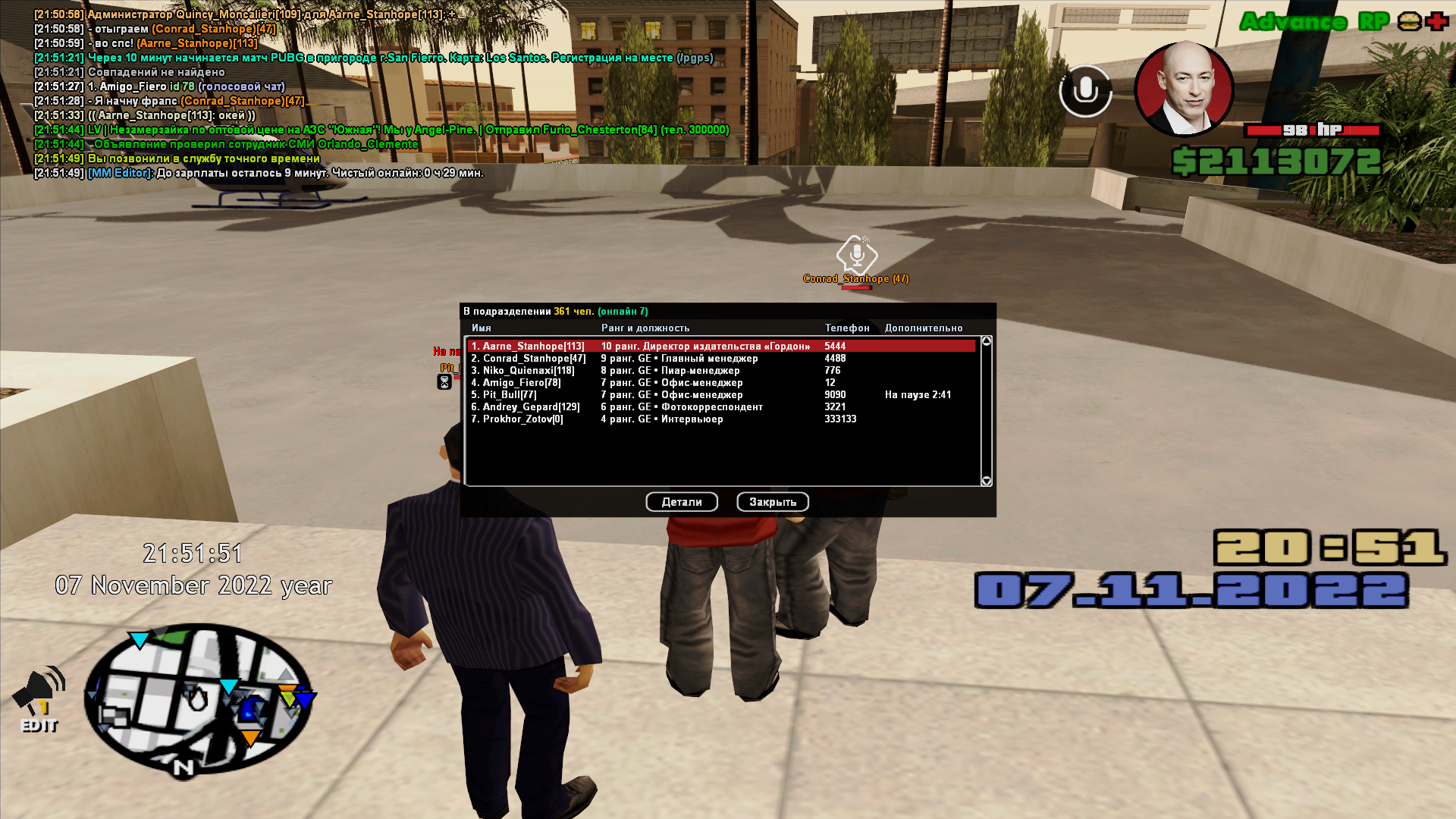Viewport: 1456px width, 819px height.
Task: Close the member list with Закрыть
Action: pos(772,502)
